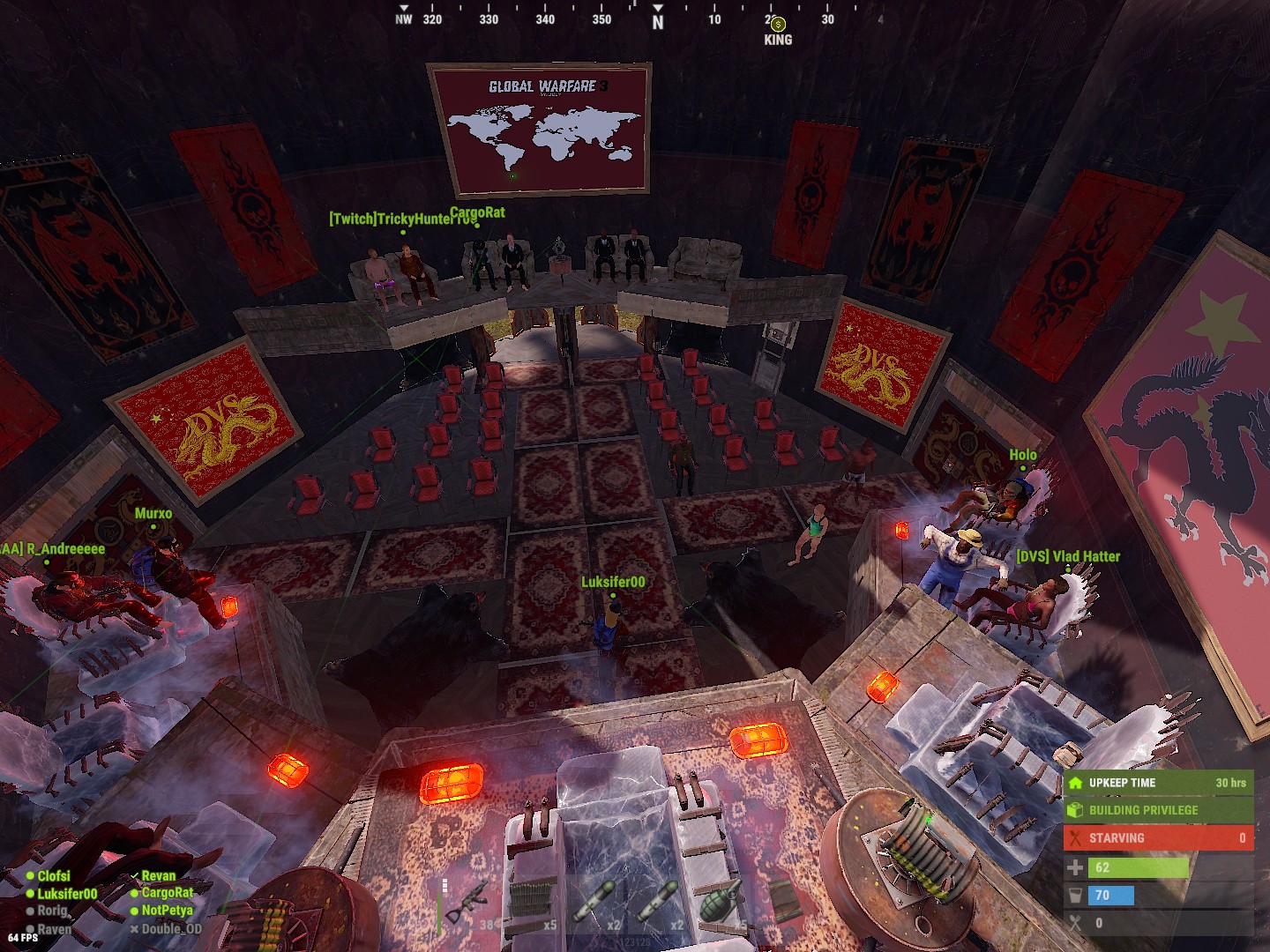Click the starving crossed-utensils icon

(x=1077, y=837)
